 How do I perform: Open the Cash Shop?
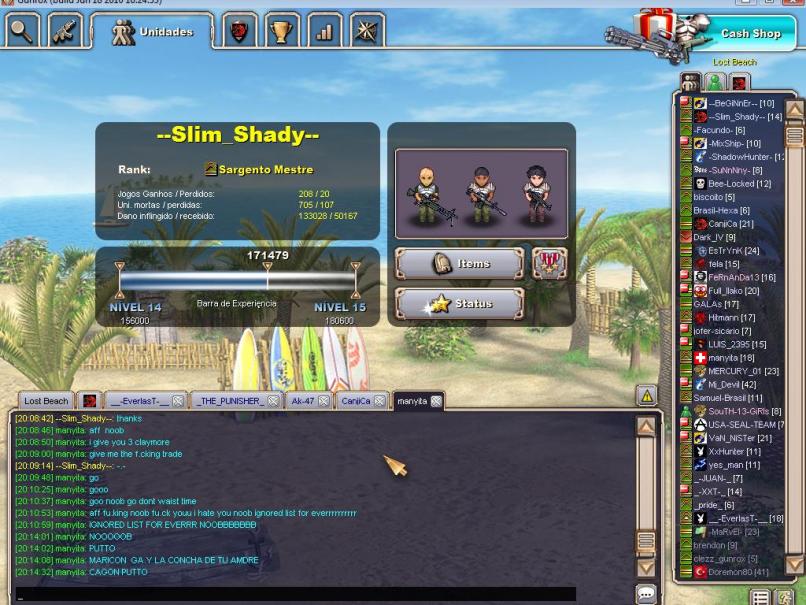tap(750, 34)
